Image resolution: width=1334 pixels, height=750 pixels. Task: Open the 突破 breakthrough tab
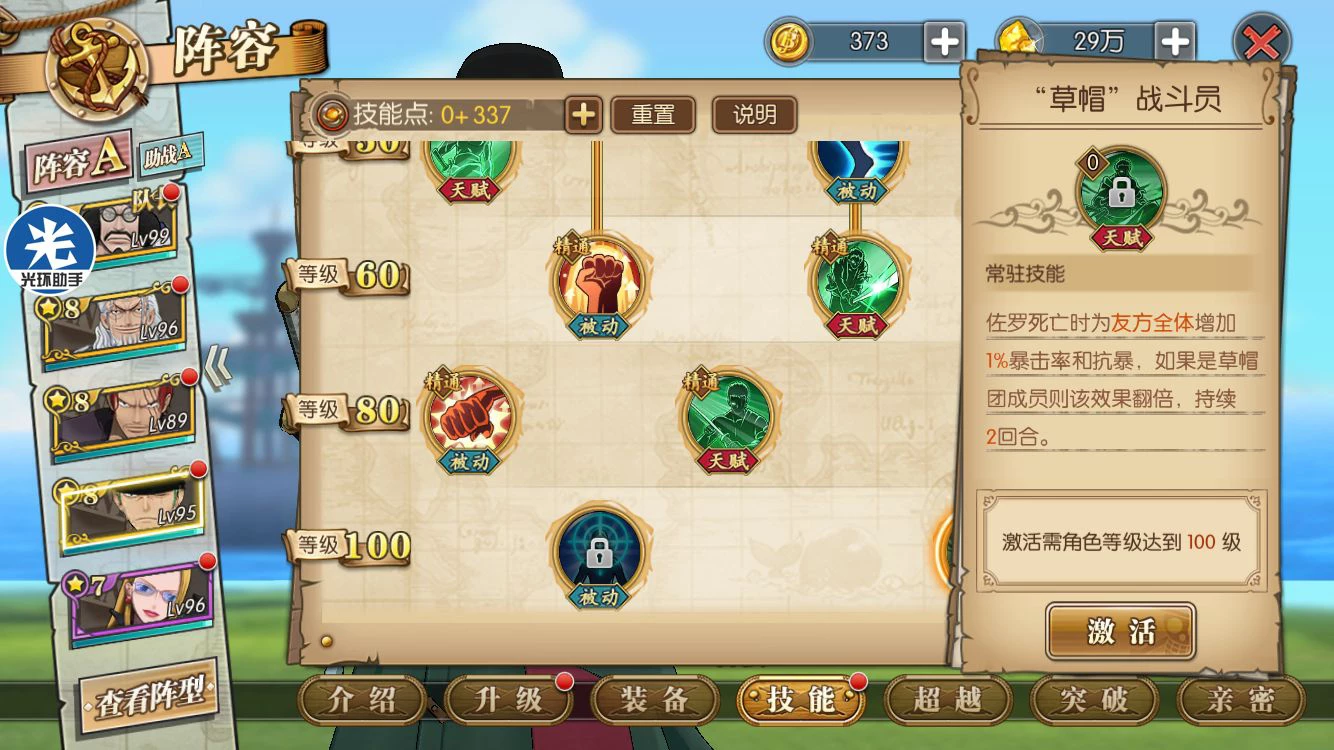[1094, 701]
